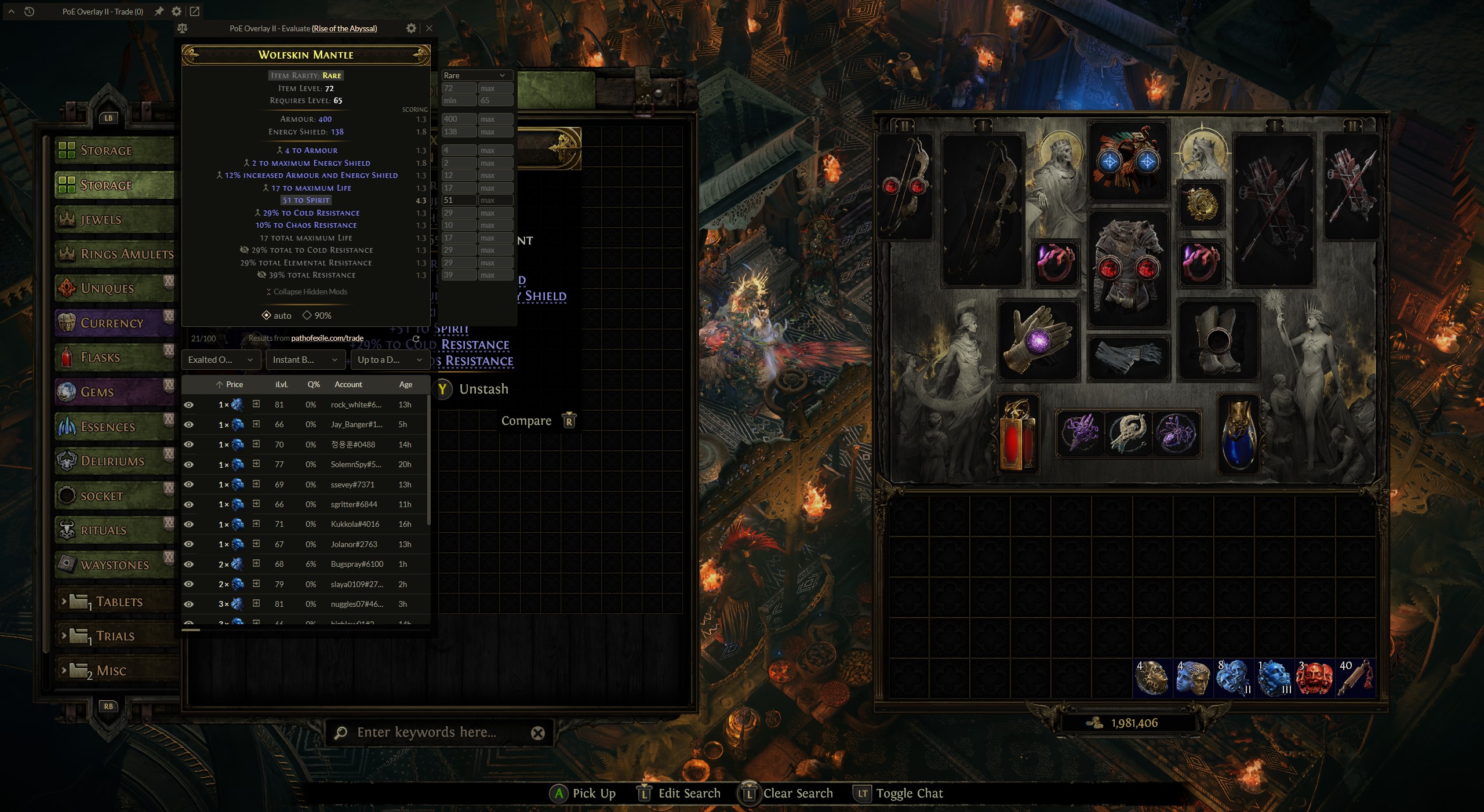Open the Instant Buyout listing dropdown
Image resolution: width=1484 pixels, height=812 pixels.
coord(305,360)
